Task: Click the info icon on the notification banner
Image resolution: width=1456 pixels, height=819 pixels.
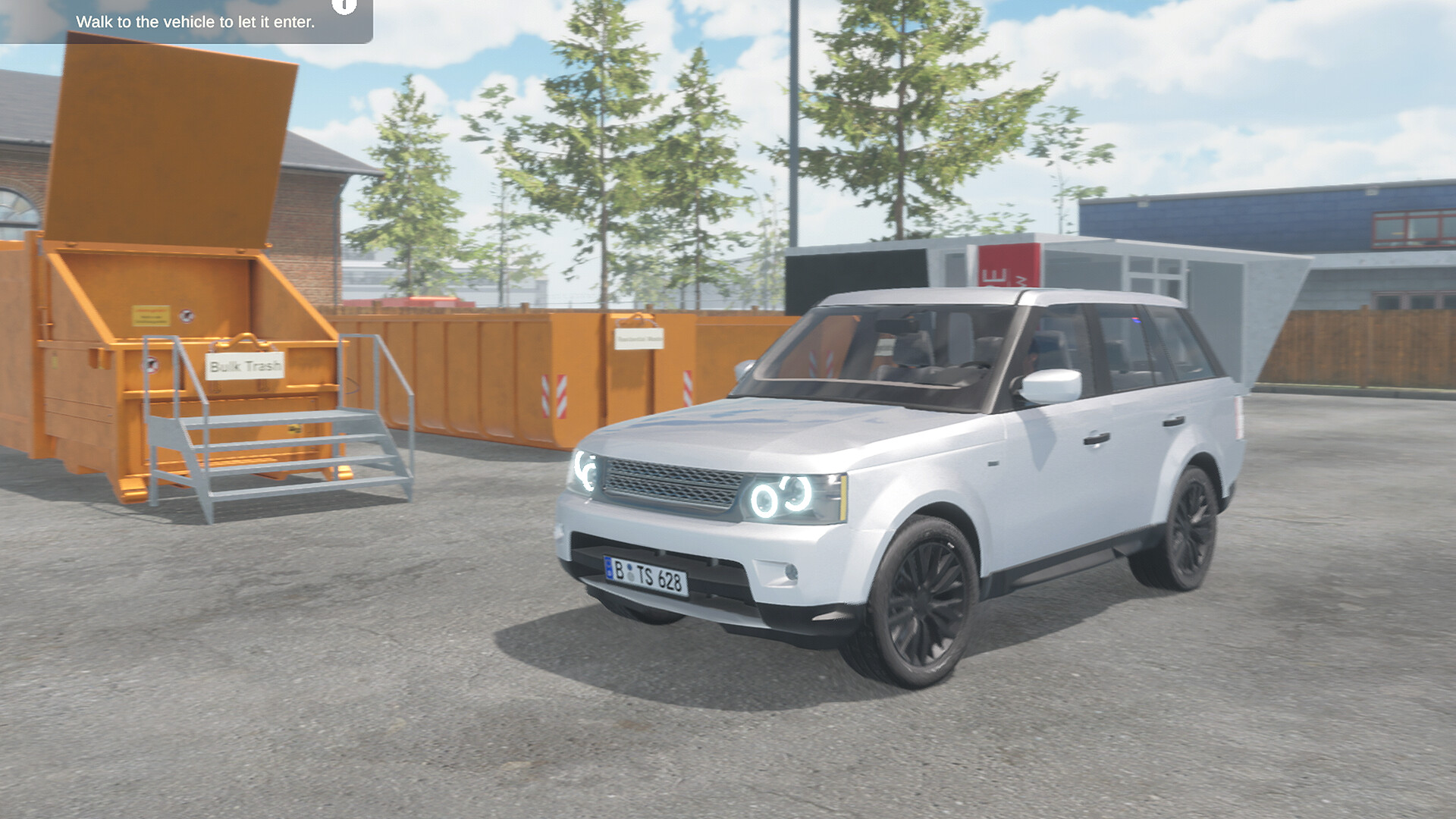Action: 343,6
